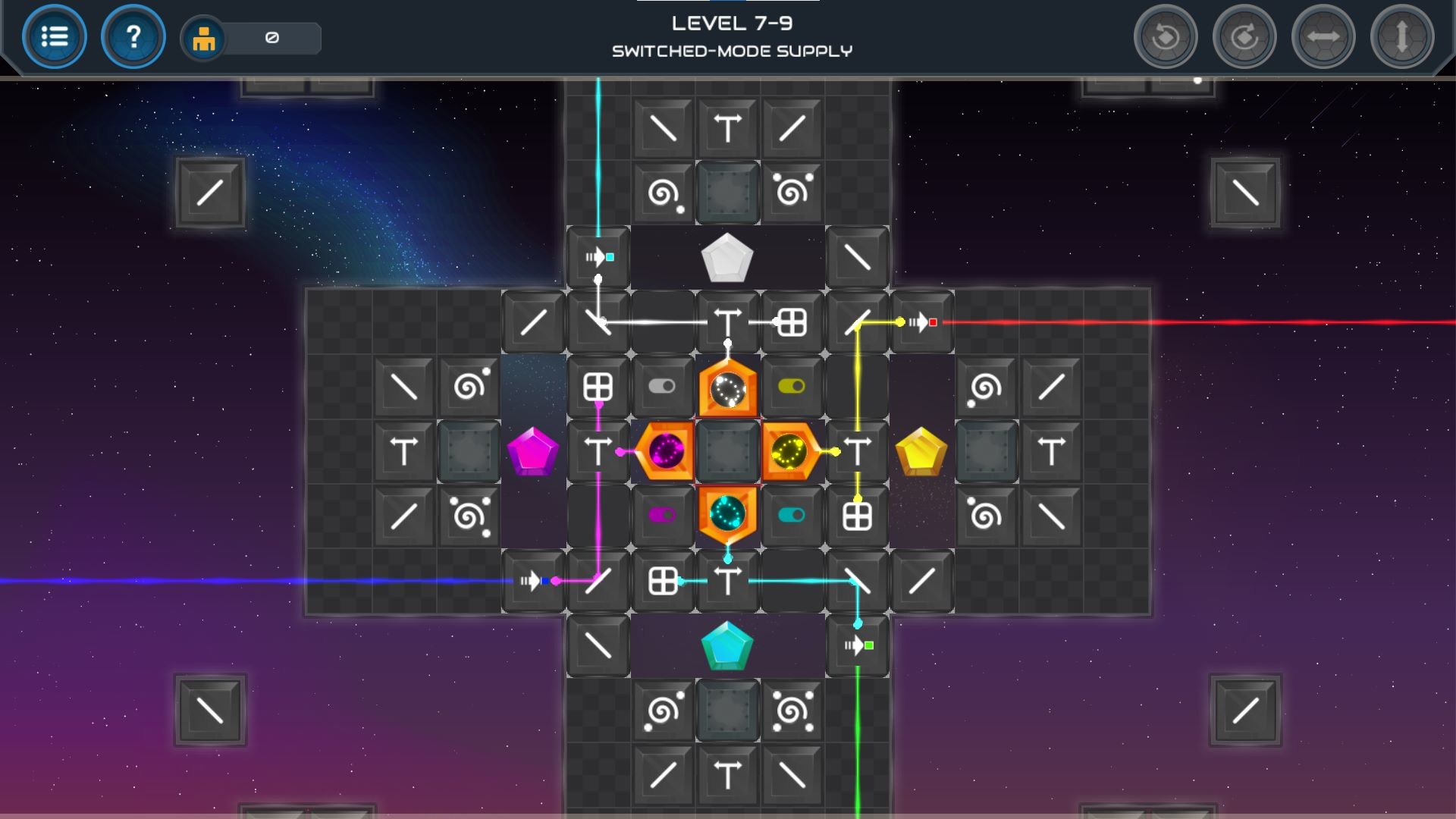1456x819 pixels.
Task: Click the green laser emitter below the grid
Action: click(857, 646)
